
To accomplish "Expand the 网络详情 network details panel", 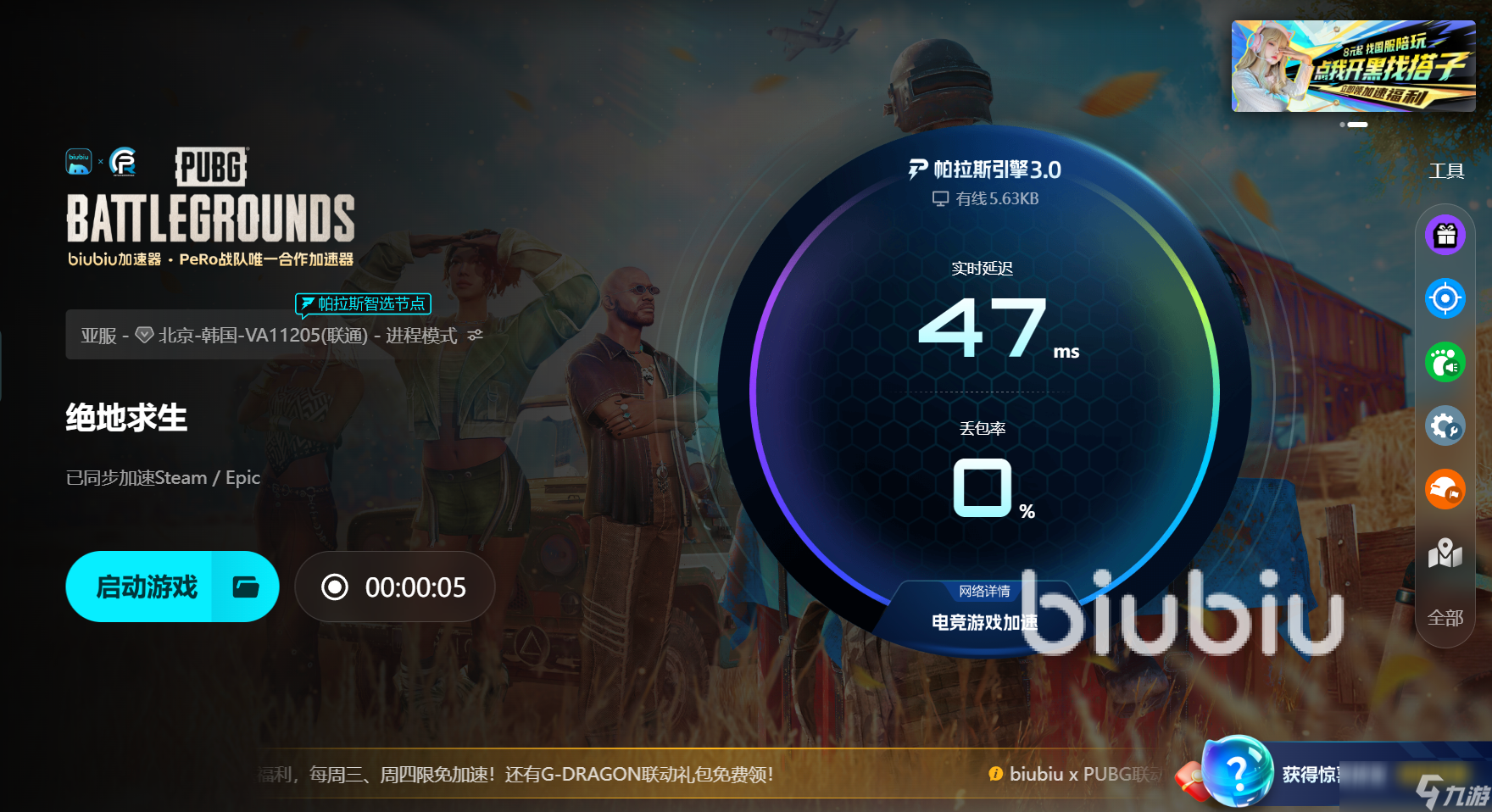I will (986, 591).
